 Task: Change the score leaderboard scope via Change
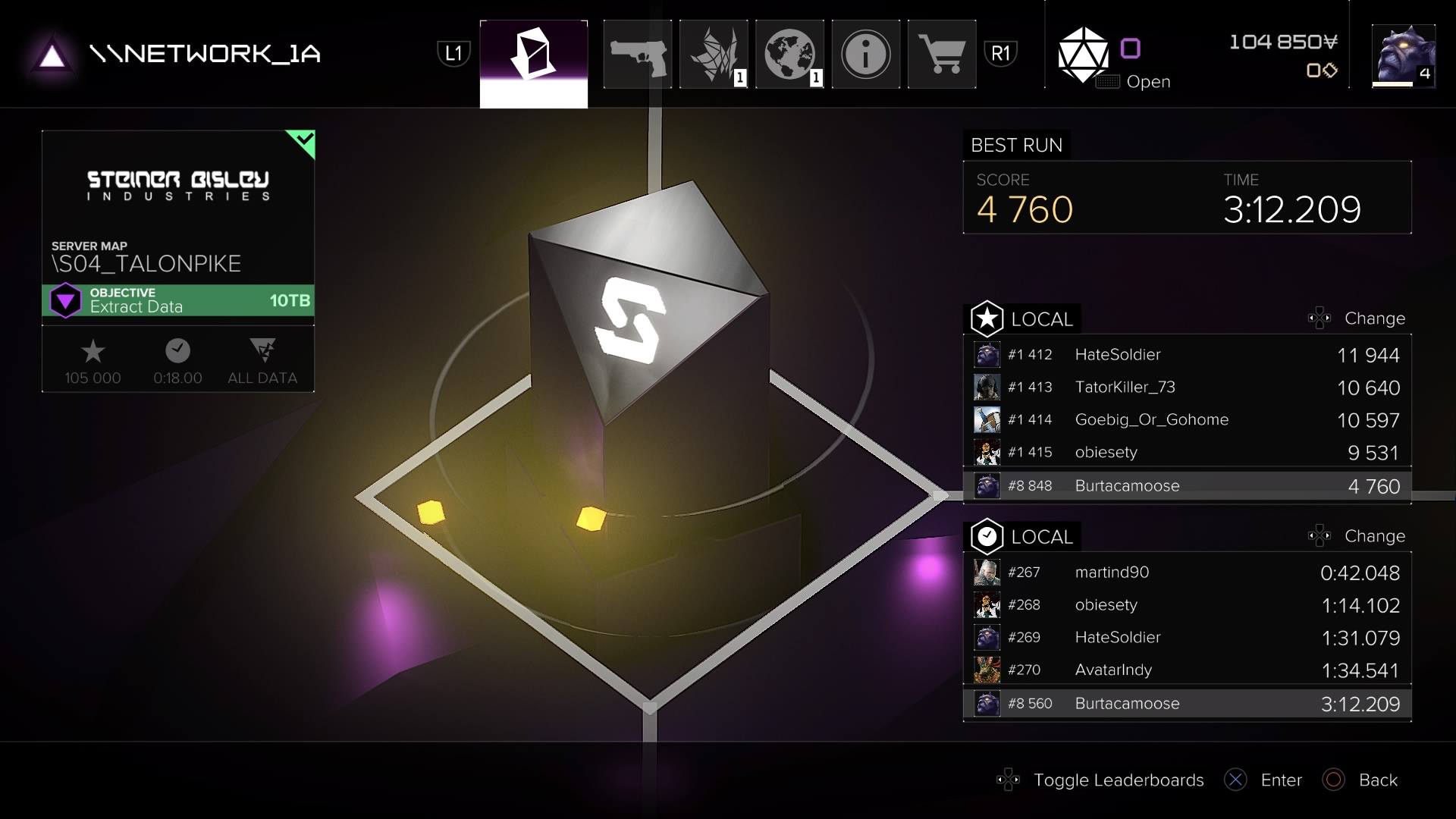(1375, 318)
